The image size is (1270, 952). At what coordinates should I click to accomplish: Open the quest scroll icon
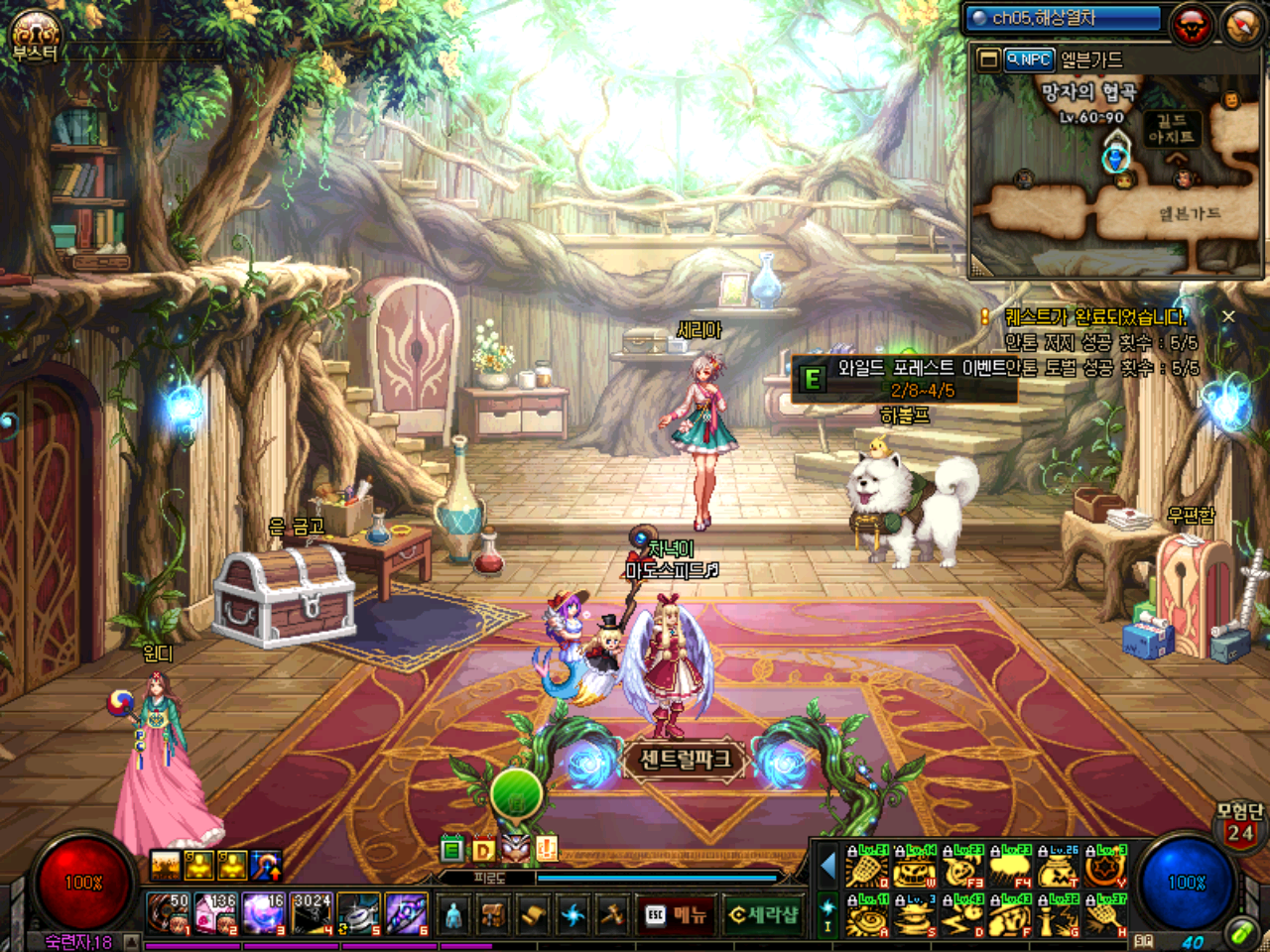533,914
